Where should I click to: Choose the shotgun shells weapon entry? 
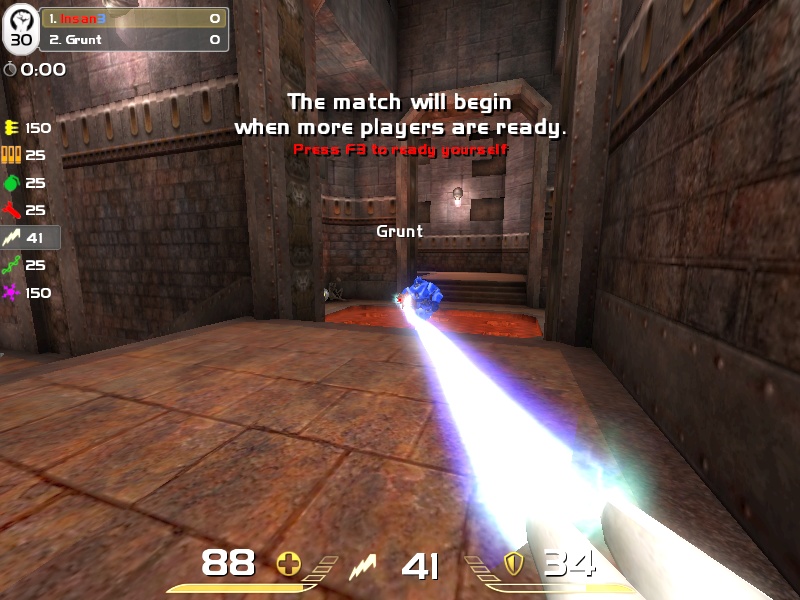point(27,156)
